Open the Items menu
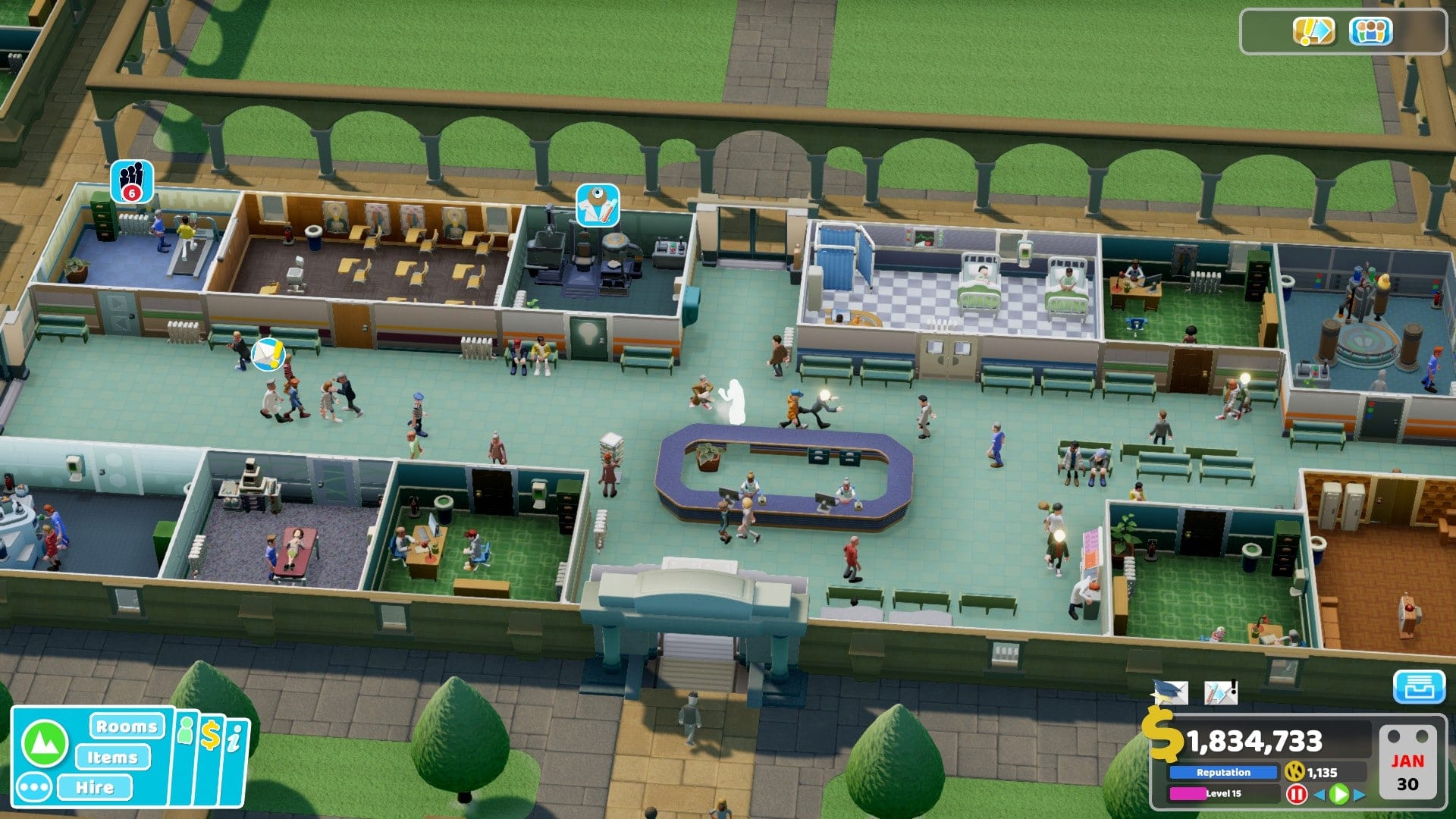This screenshot has width=1456, height=819. pyautogui.click(x=112, y=757)
